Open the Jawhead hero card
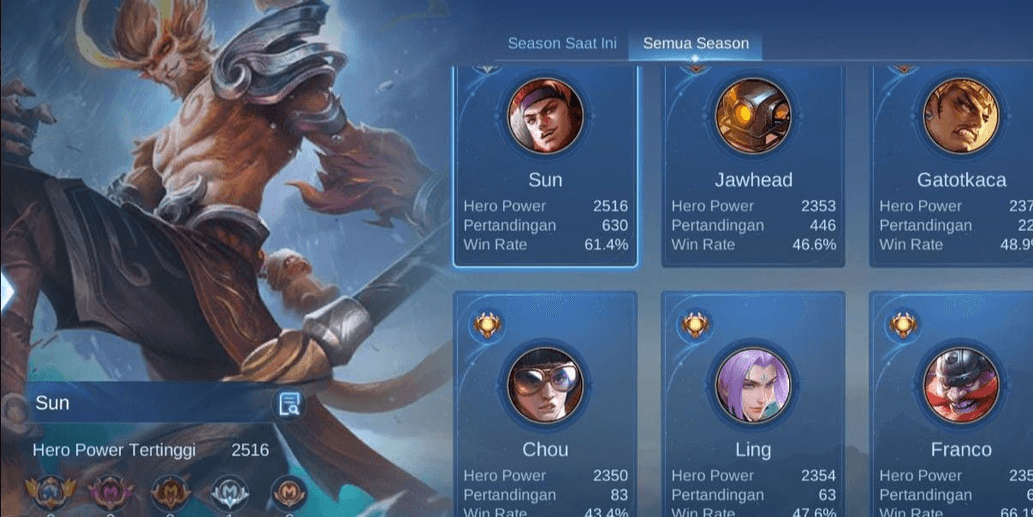Screen dimensions: 1033x517 [x=753, y=165]
